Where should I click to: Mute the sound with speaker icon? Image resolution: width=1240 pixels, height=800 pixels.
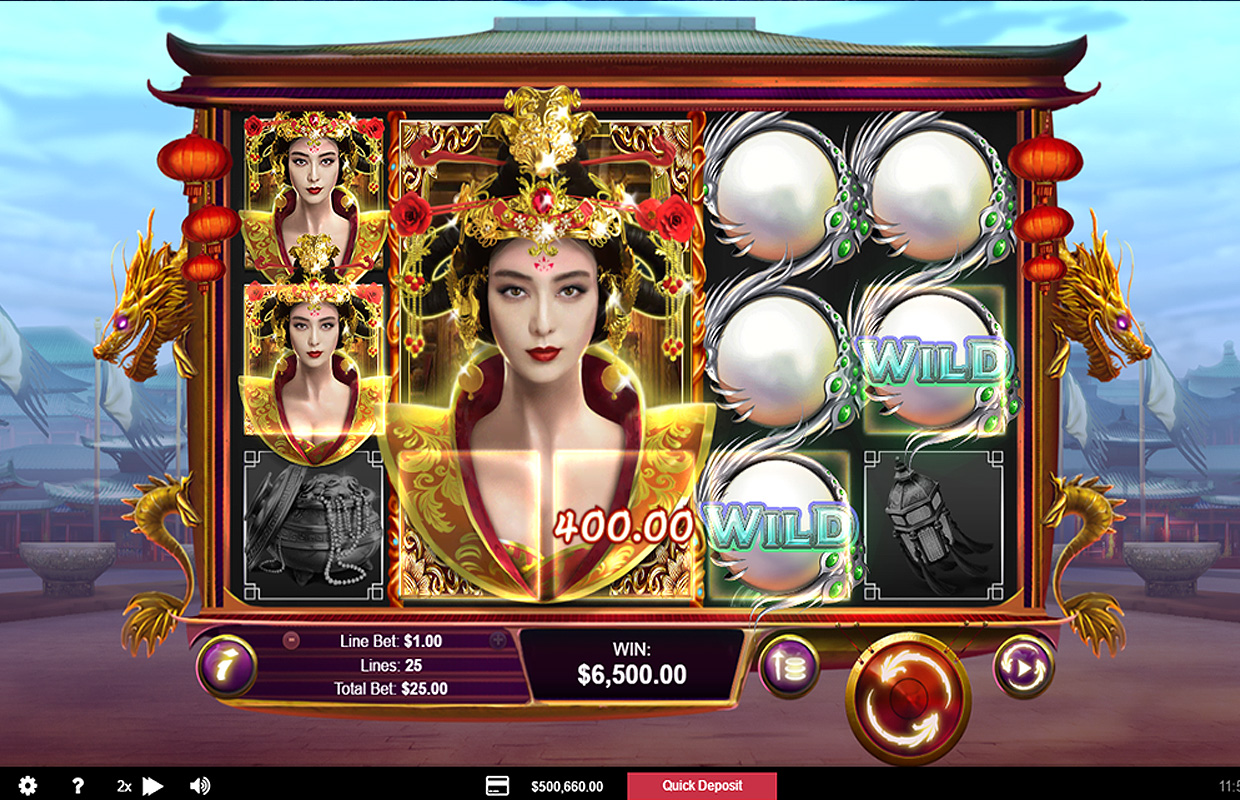pos(200,786)
